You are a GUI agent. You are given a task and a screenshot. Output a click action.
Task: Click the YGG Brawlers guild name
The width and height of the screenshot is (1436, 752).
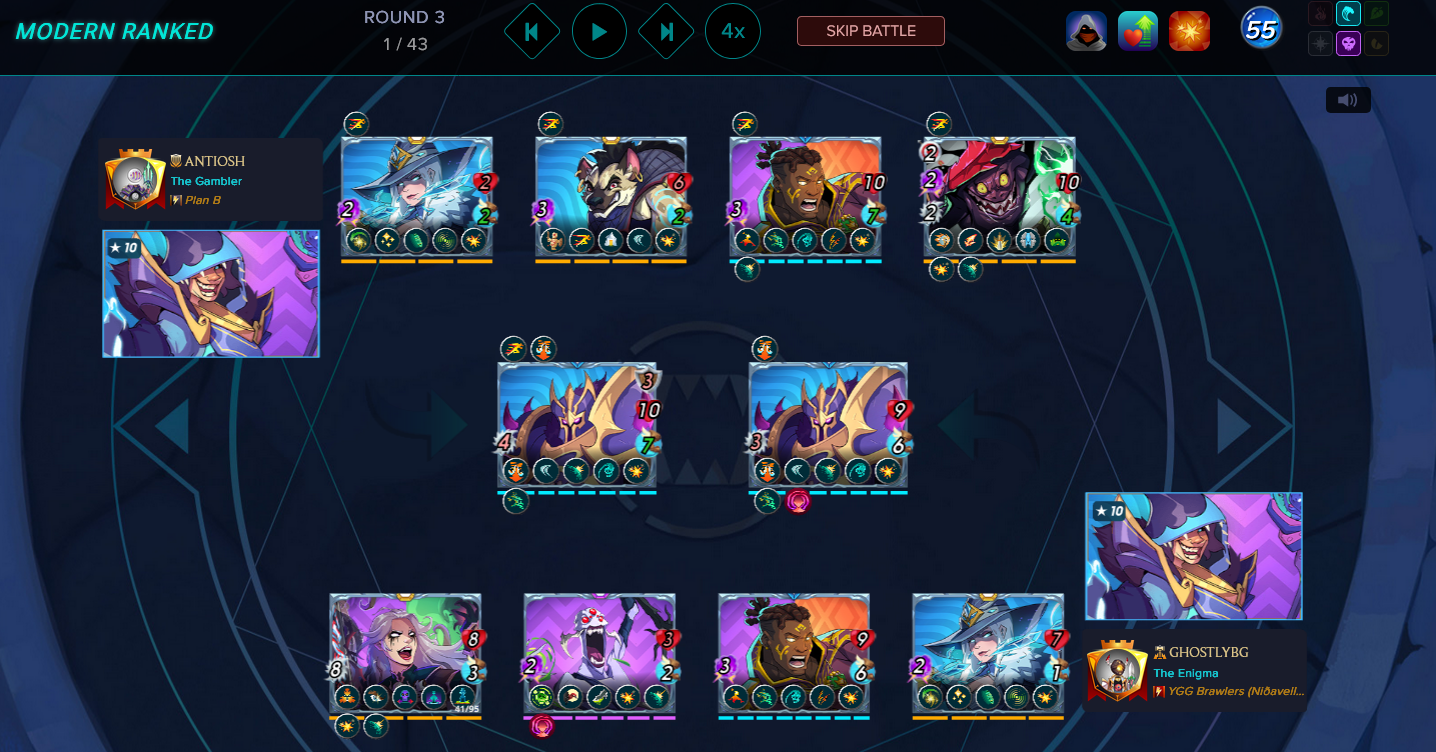(x=1235, y=691)
